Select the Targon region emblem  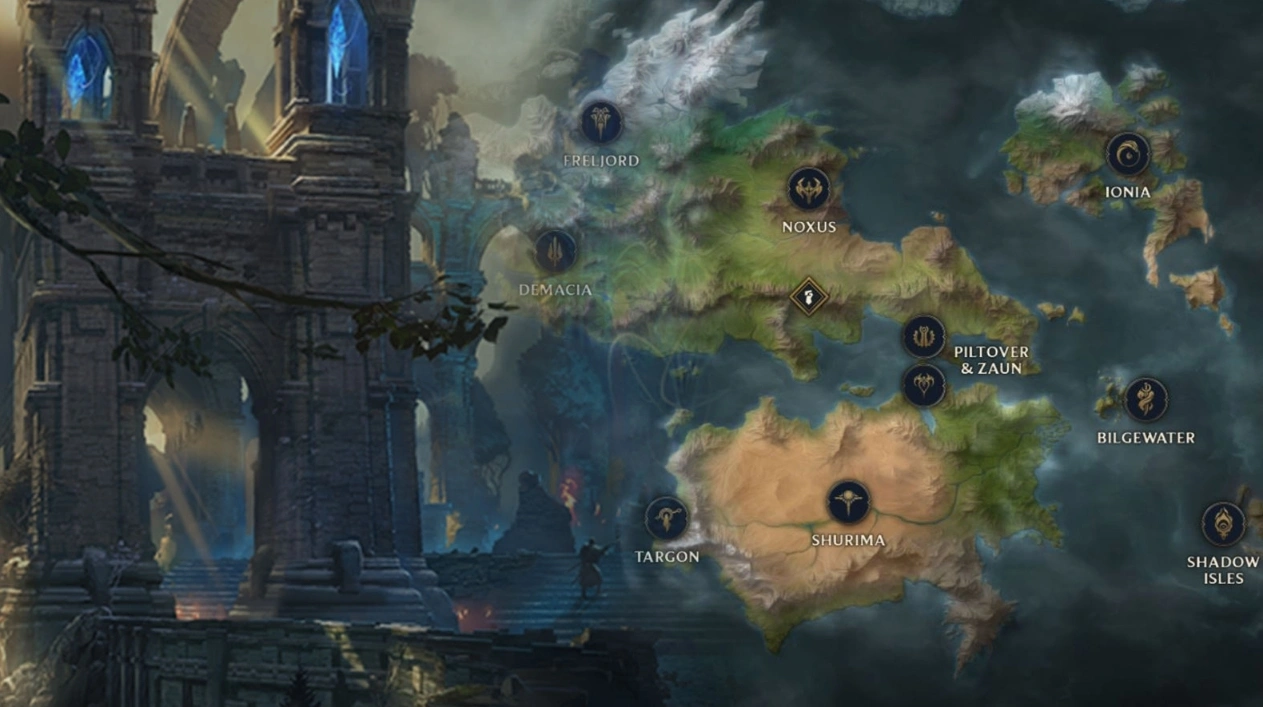[x=666, y=518]
